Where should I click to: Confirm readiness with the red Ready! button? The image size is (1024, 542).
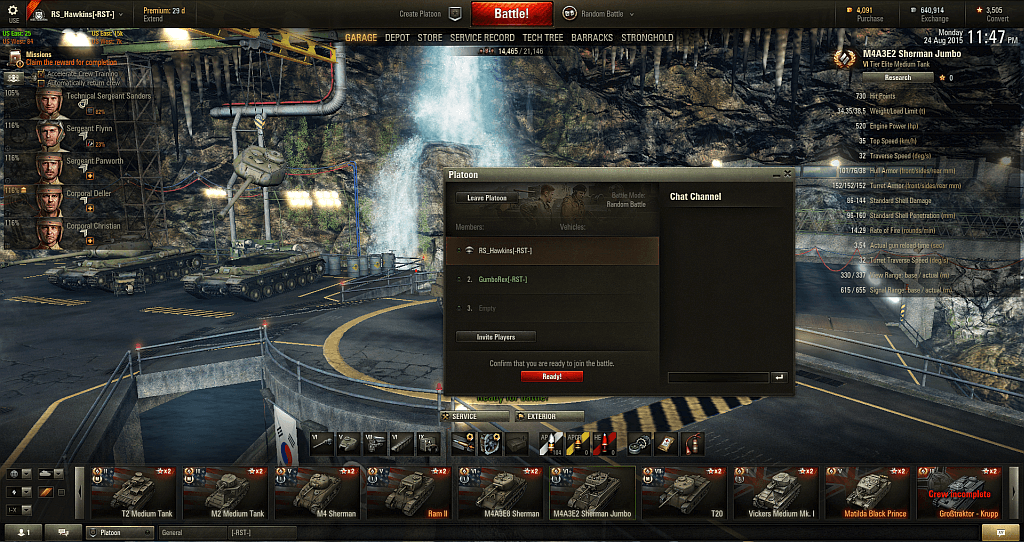pyautogui.click(x=551, y=376)
